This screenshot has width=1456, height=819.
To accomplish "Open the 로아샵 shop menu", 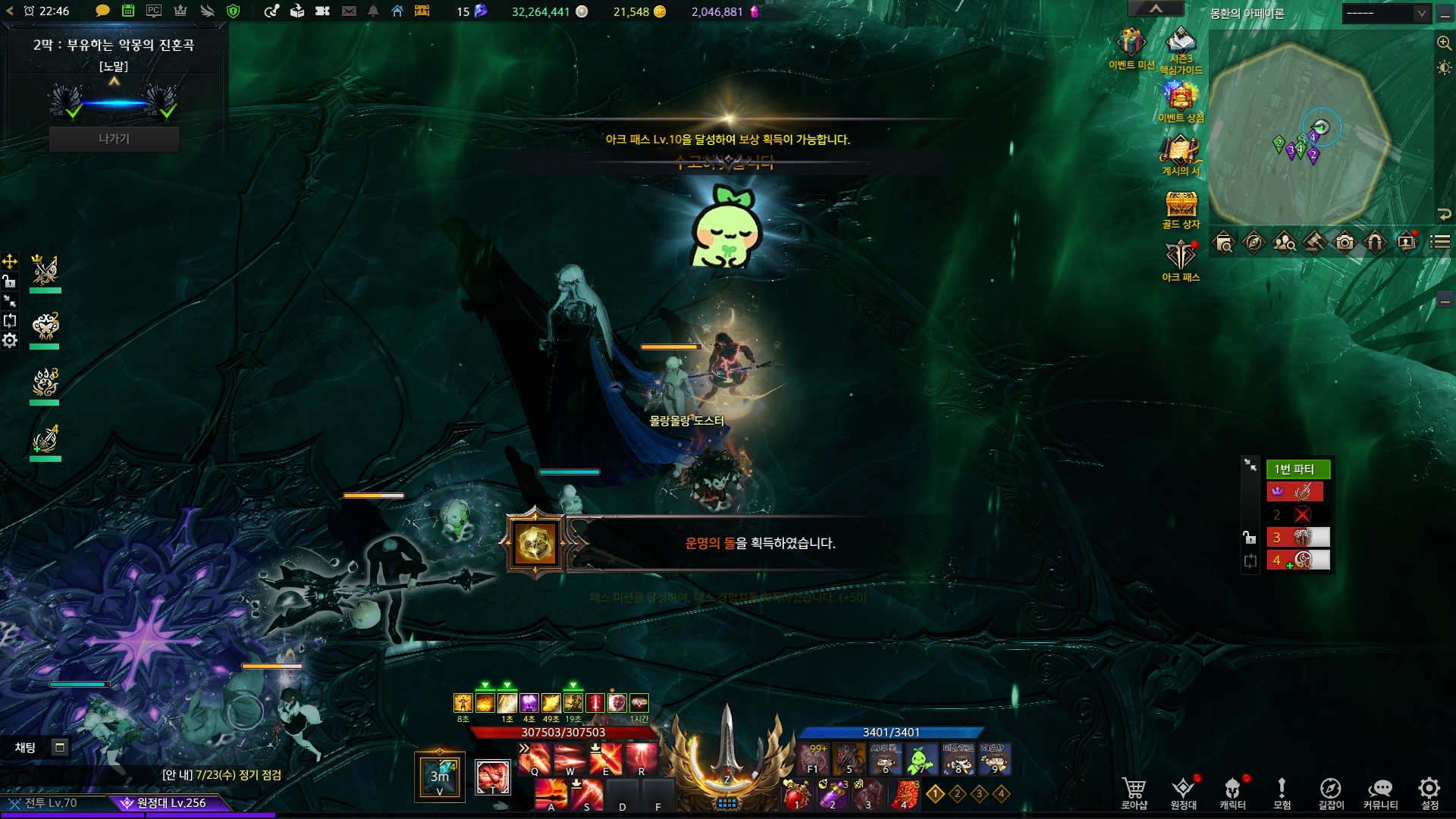I will (x=1134, y=792).
